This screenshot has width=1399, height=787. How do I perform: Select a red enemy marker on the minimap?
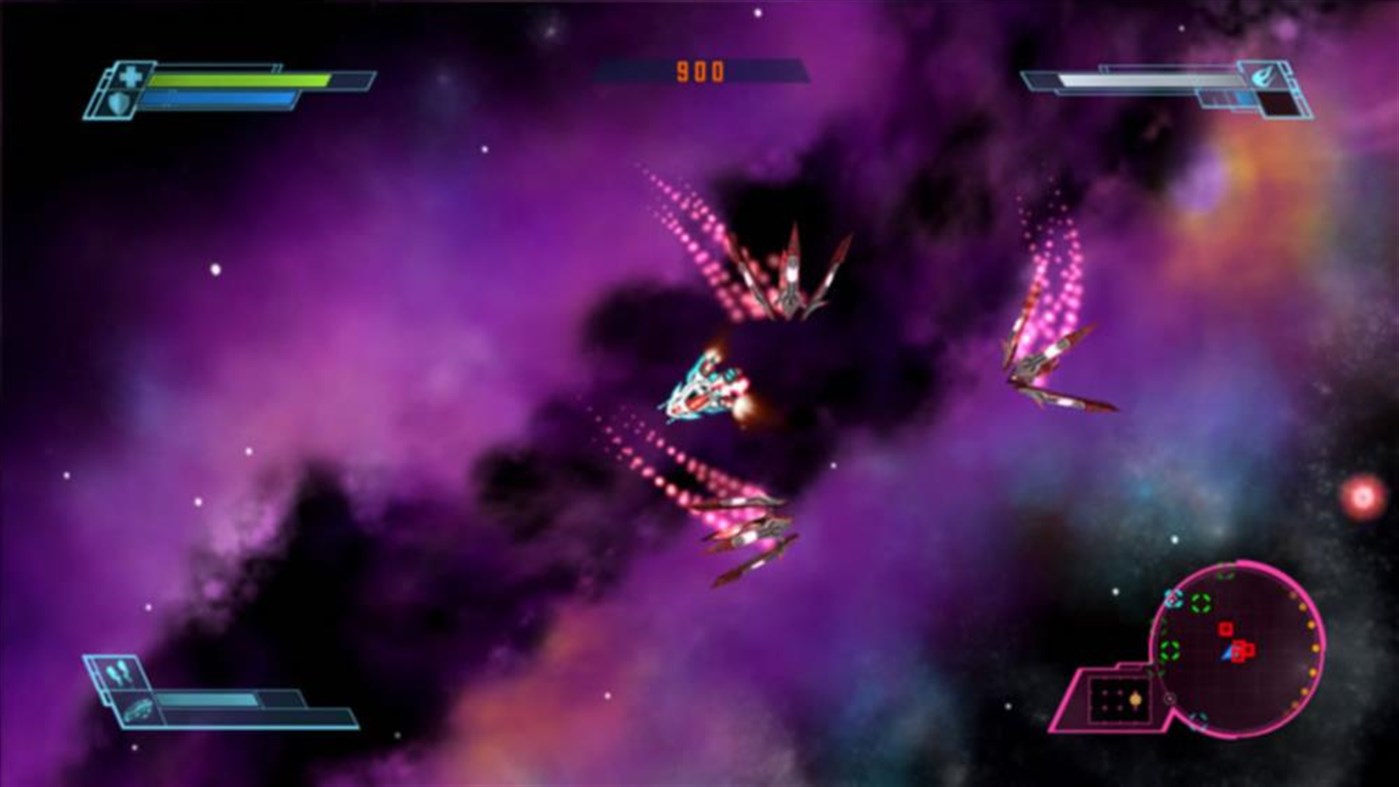(x=1224, y=629)
